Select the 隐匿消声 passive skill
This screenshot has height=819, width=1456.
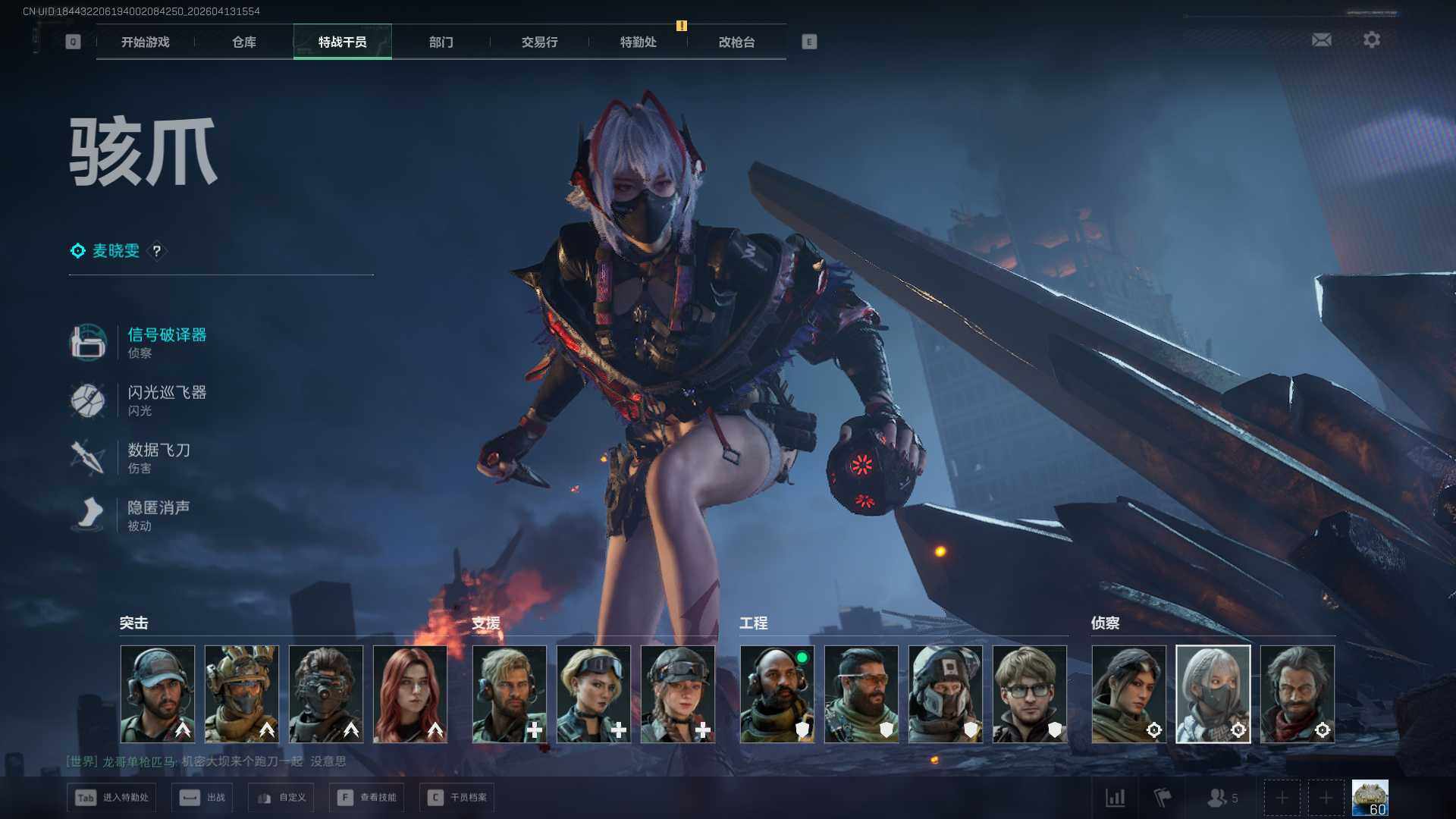point(158,515)
